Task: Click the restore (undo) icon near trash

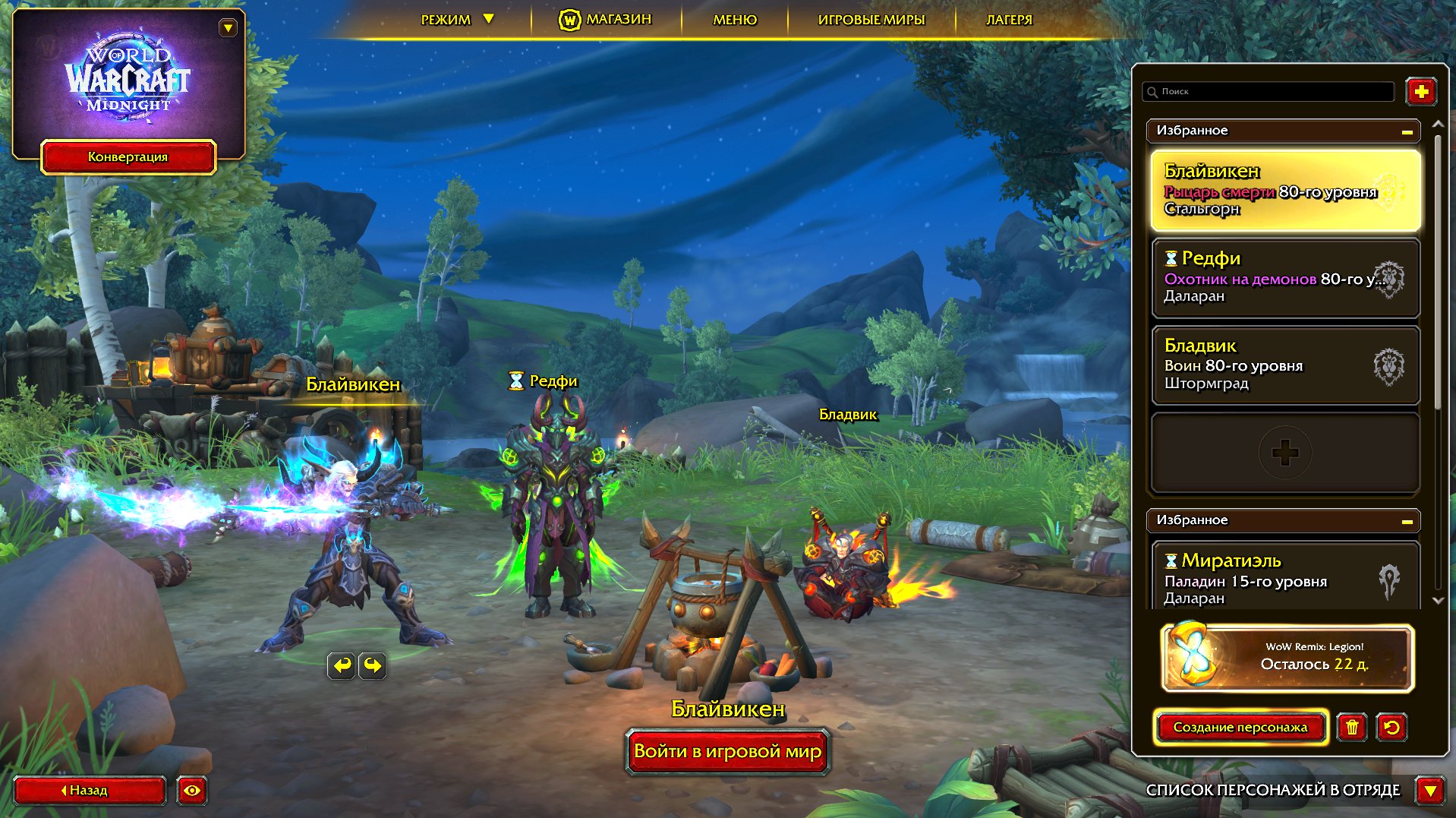Action: [1391, 728]
